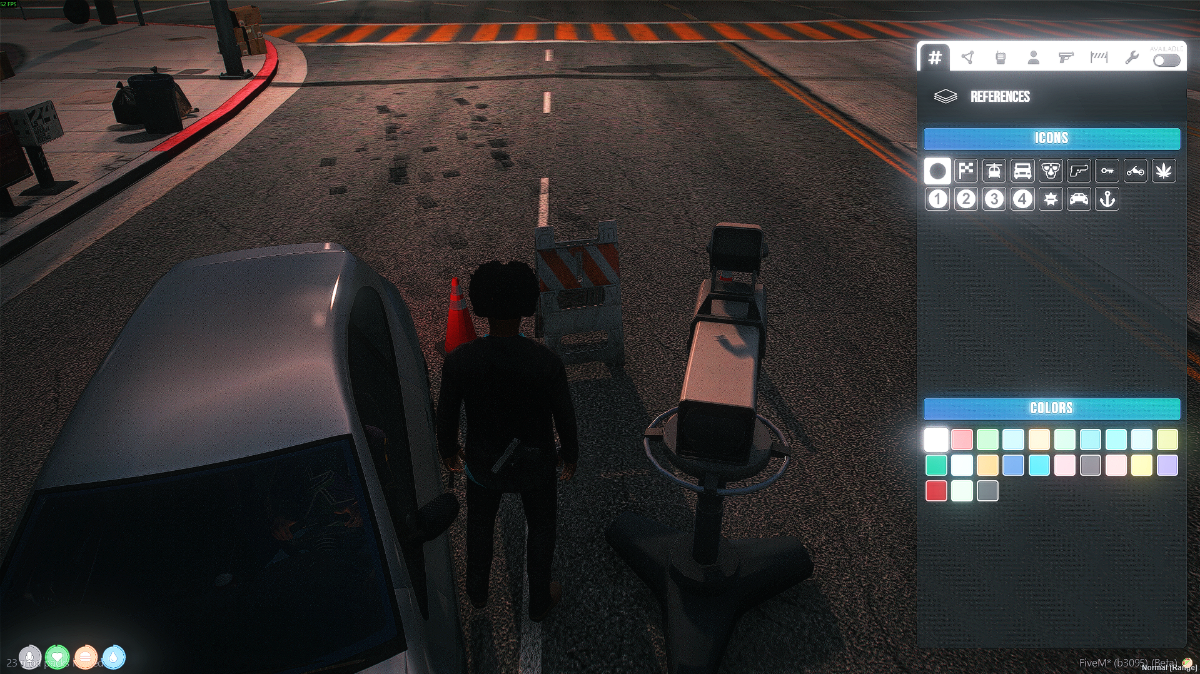Open the radio walkie-talkie tab
This screenshot has width=1200, height=674.
1000,57
